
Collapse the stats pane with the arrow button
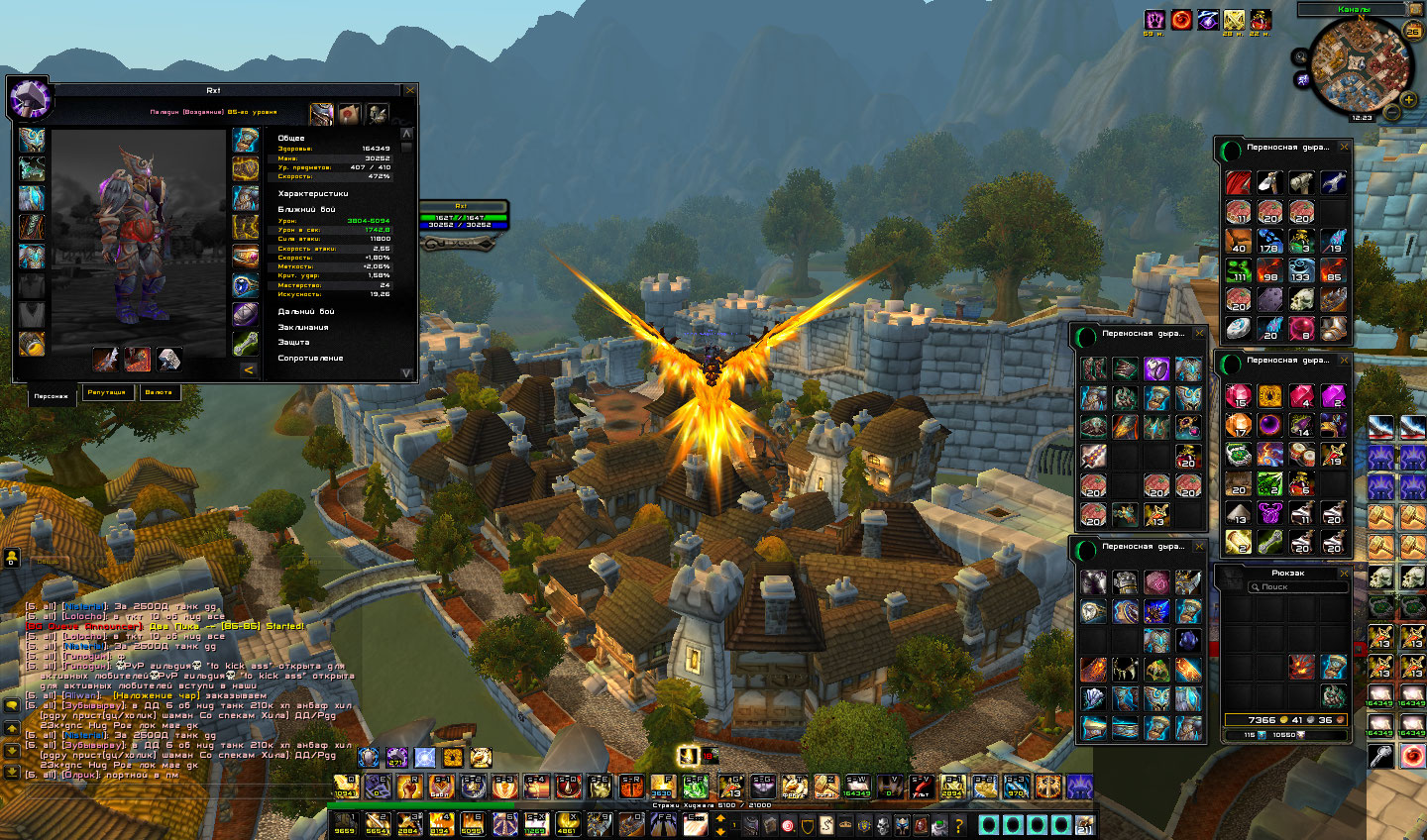(249, 369)
